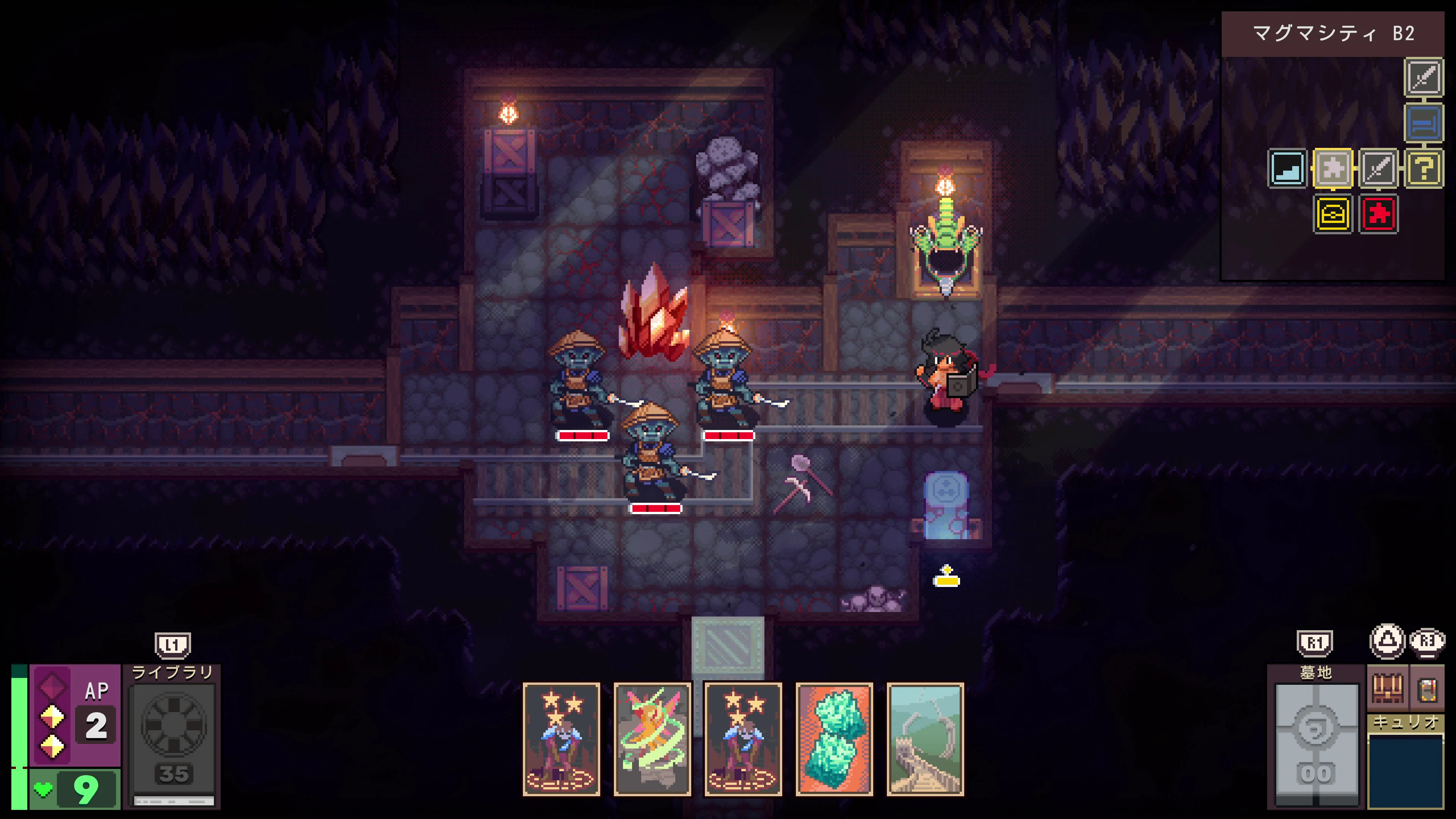Click the question mark unexplored room icon

1425,168
